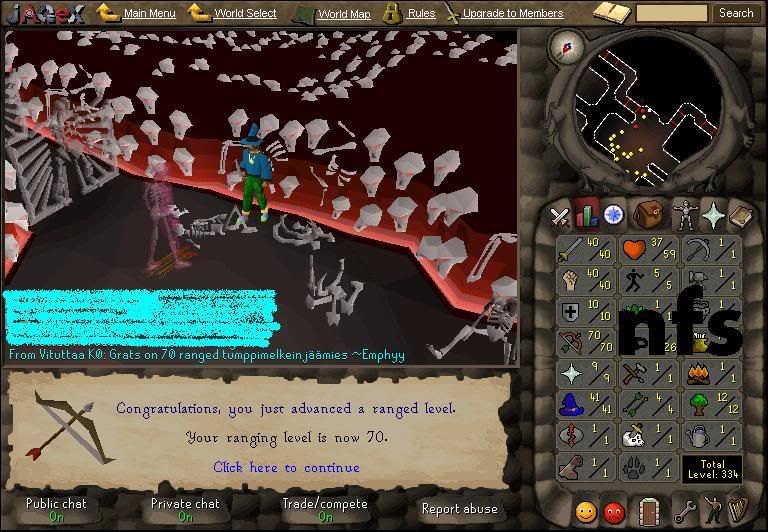768x532 pixels.
Task: Focus the search text field
Action: pos(671,13)
